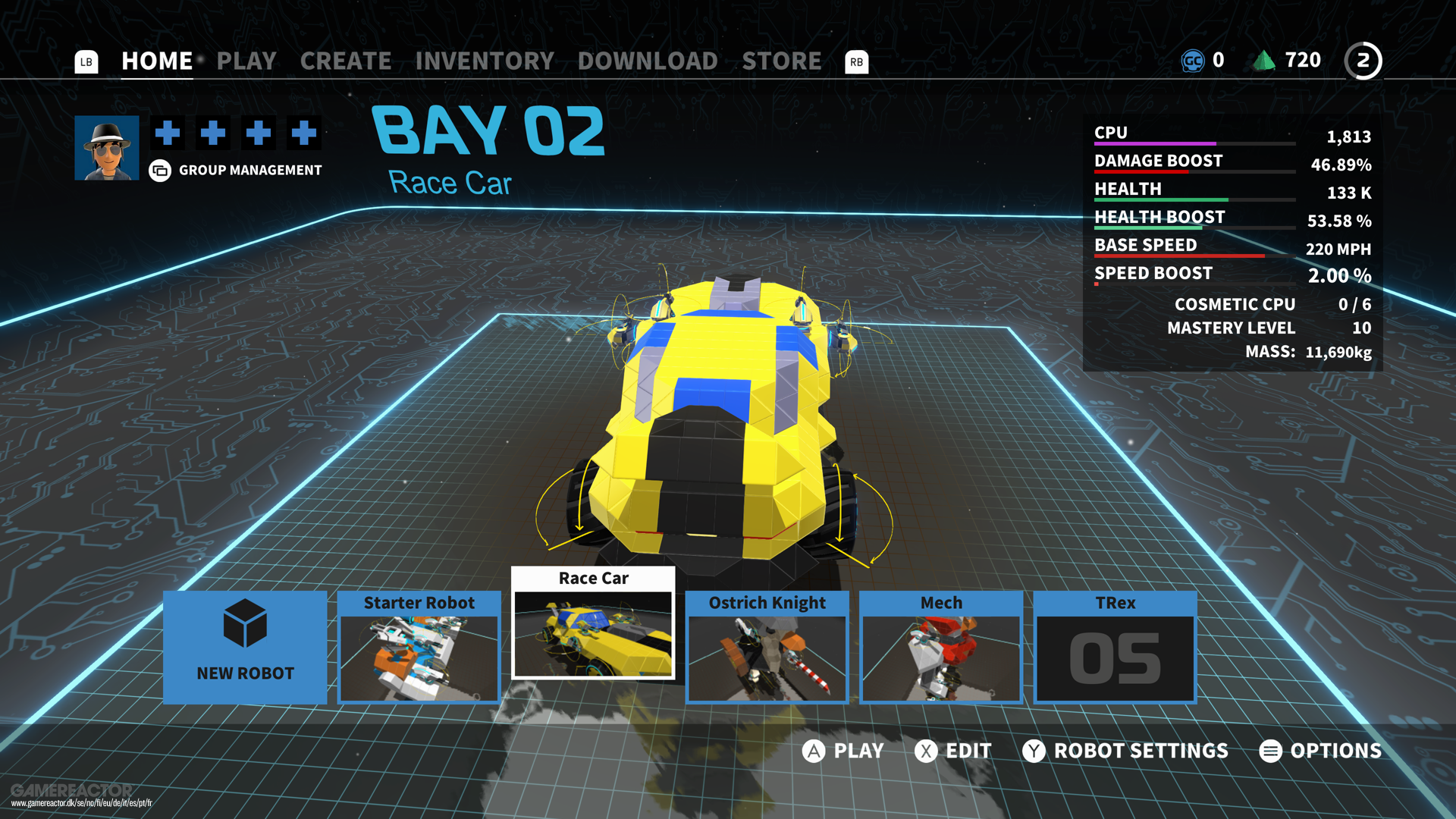This screenshot has width=1456, height=819.
Task: Click the GC coin currency icon
Action: click(1193, 61)
